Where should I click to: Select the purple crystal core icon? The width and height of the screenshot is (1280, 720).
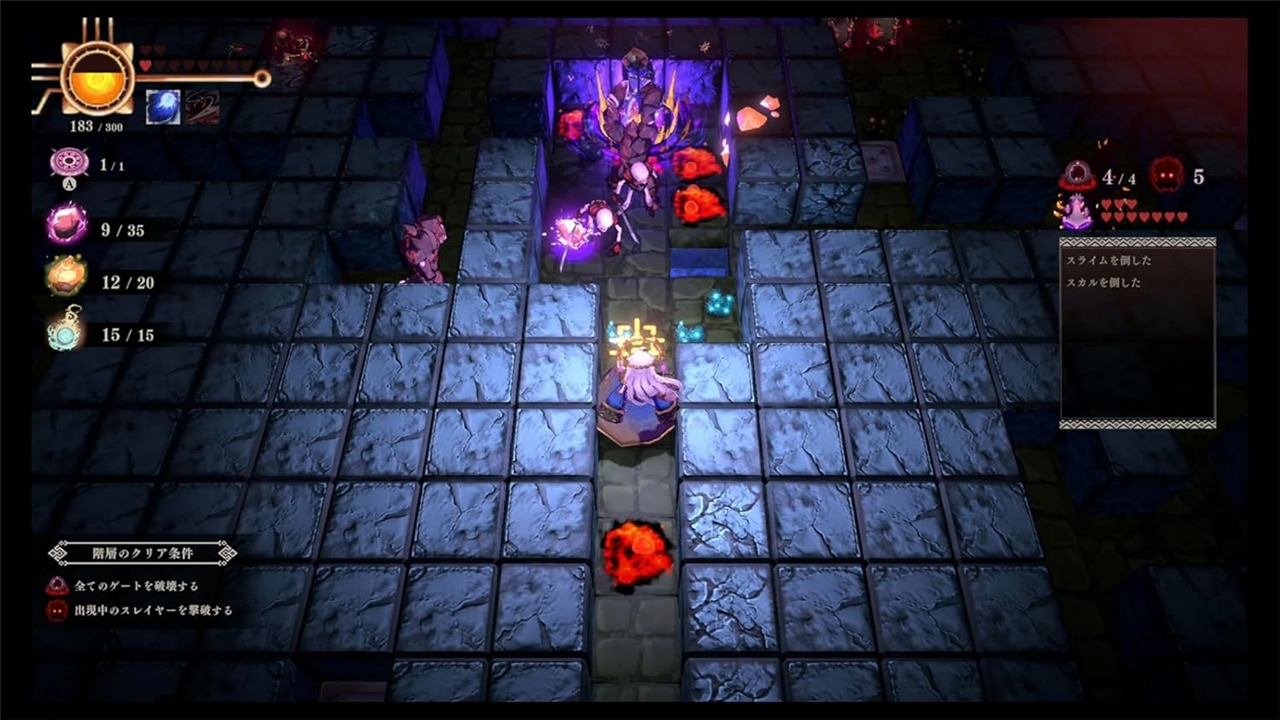[1076, 212]
